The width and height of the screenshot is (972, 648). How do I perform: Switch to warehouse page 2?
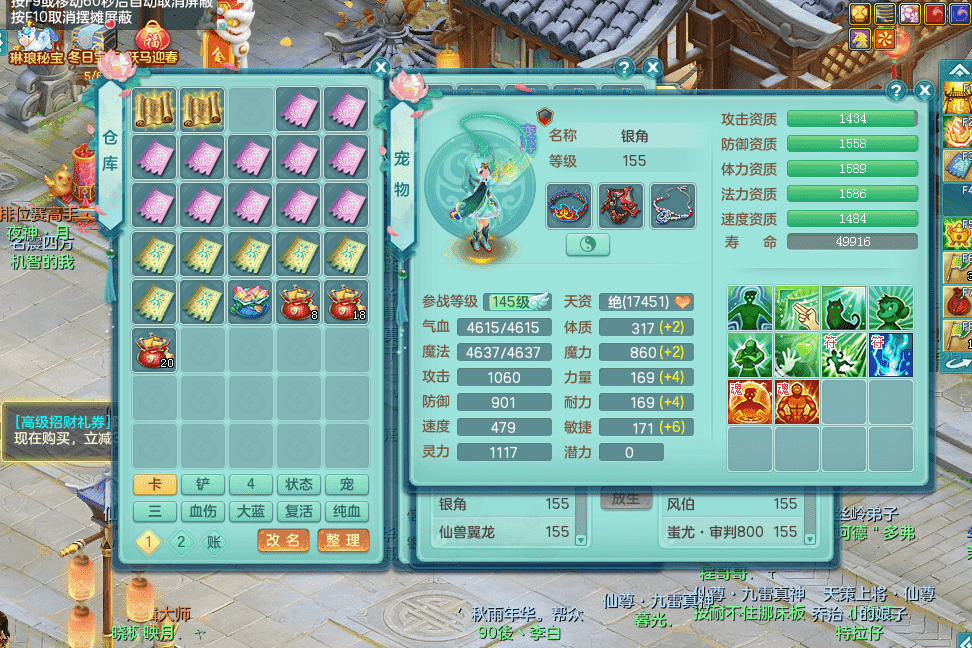click(x=180, y=542)
